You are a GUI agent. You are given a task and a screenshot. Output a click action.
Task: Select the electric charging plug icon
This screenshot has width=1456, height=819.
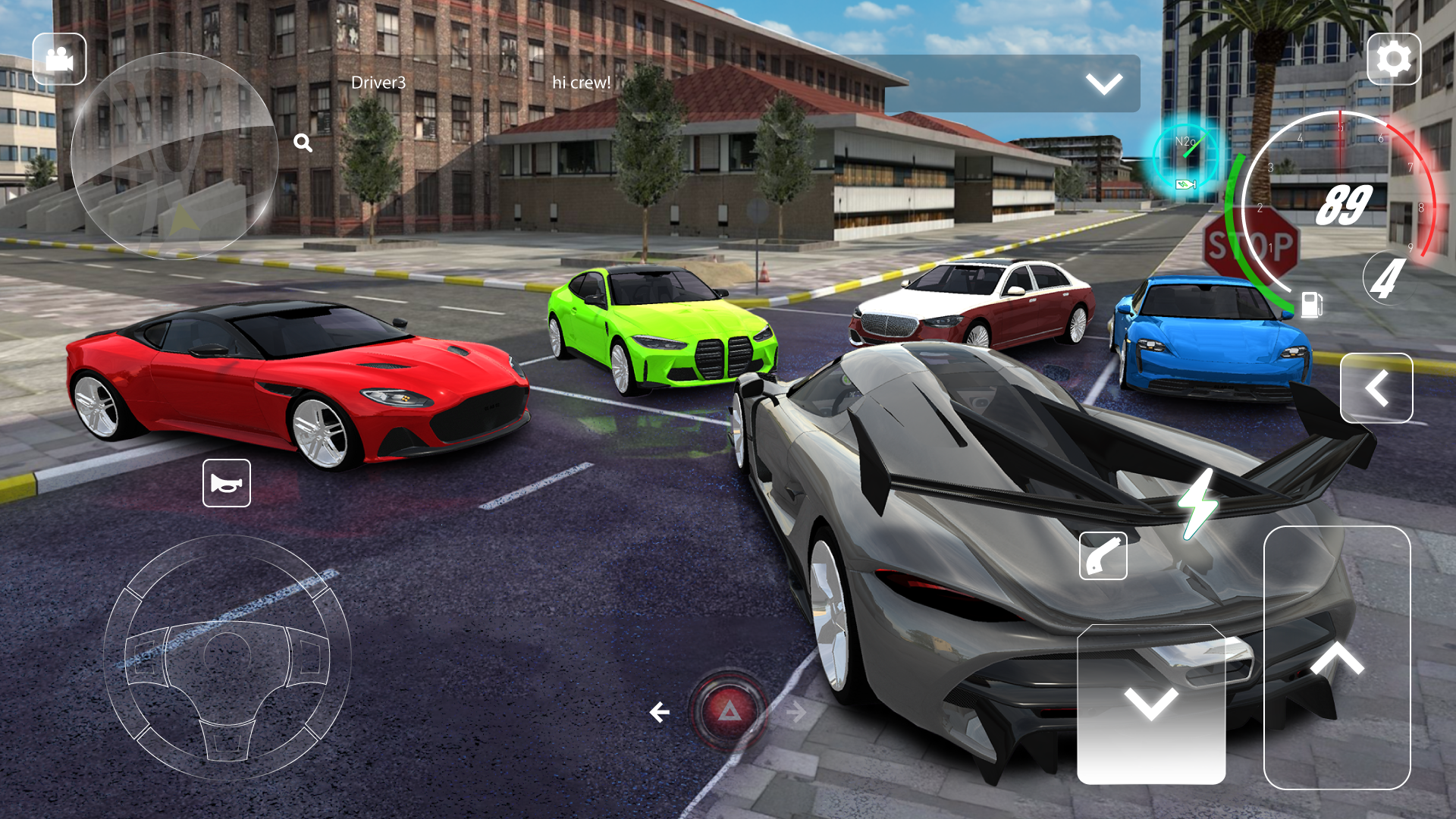pos(1103,556)
